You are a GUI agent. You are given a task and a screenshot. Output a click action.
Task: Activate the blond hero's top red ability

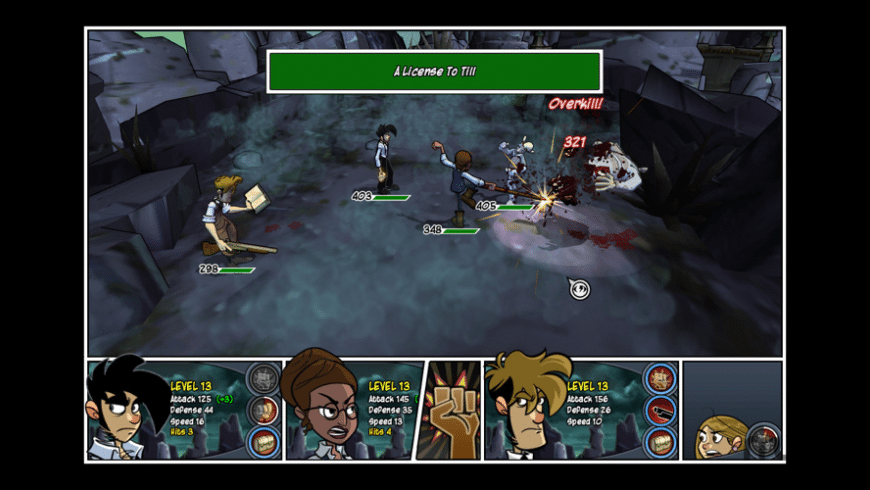[660, 378]
